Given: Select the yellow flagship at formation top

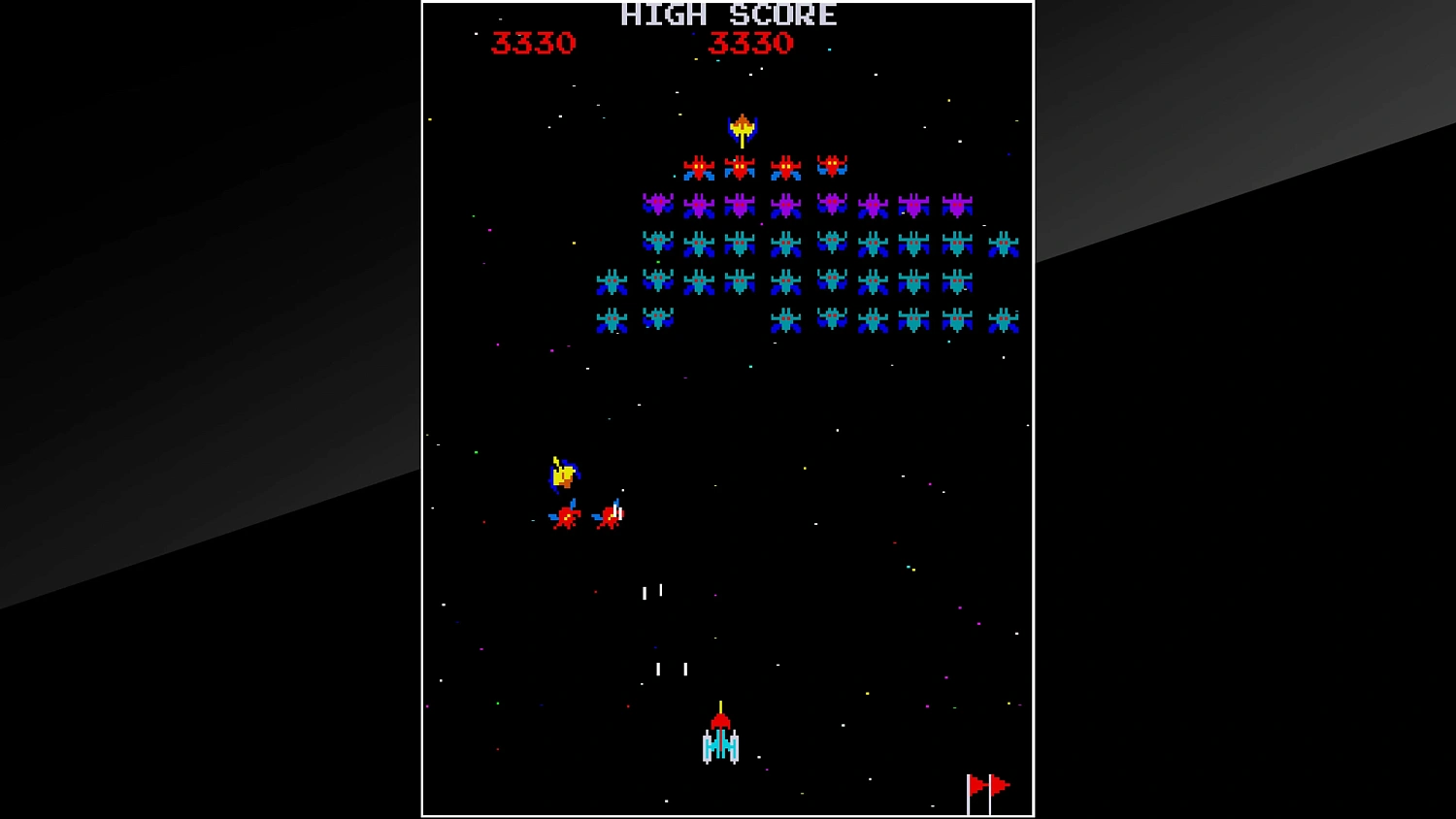Looking at the screenshot, I should 744,127.
